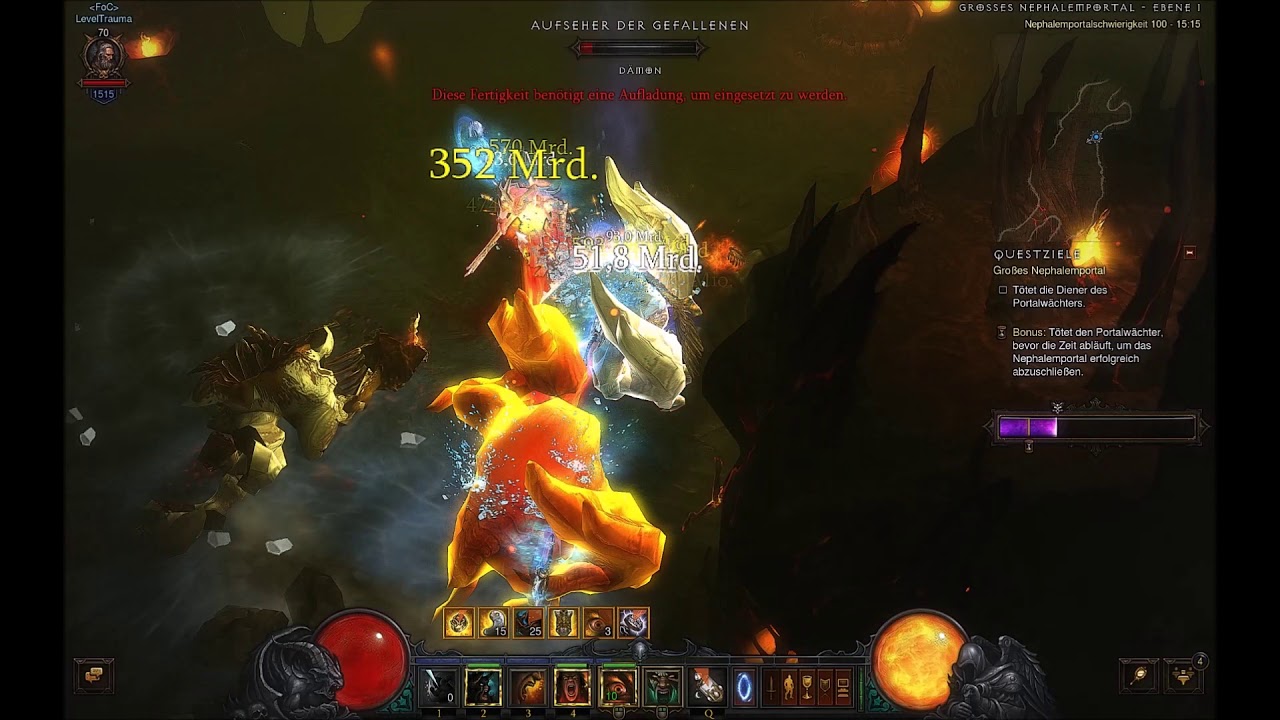Viewport: 1280px width, 720px height.
Task: Drink the potion in the Q slot
Action: click(708, 687)
